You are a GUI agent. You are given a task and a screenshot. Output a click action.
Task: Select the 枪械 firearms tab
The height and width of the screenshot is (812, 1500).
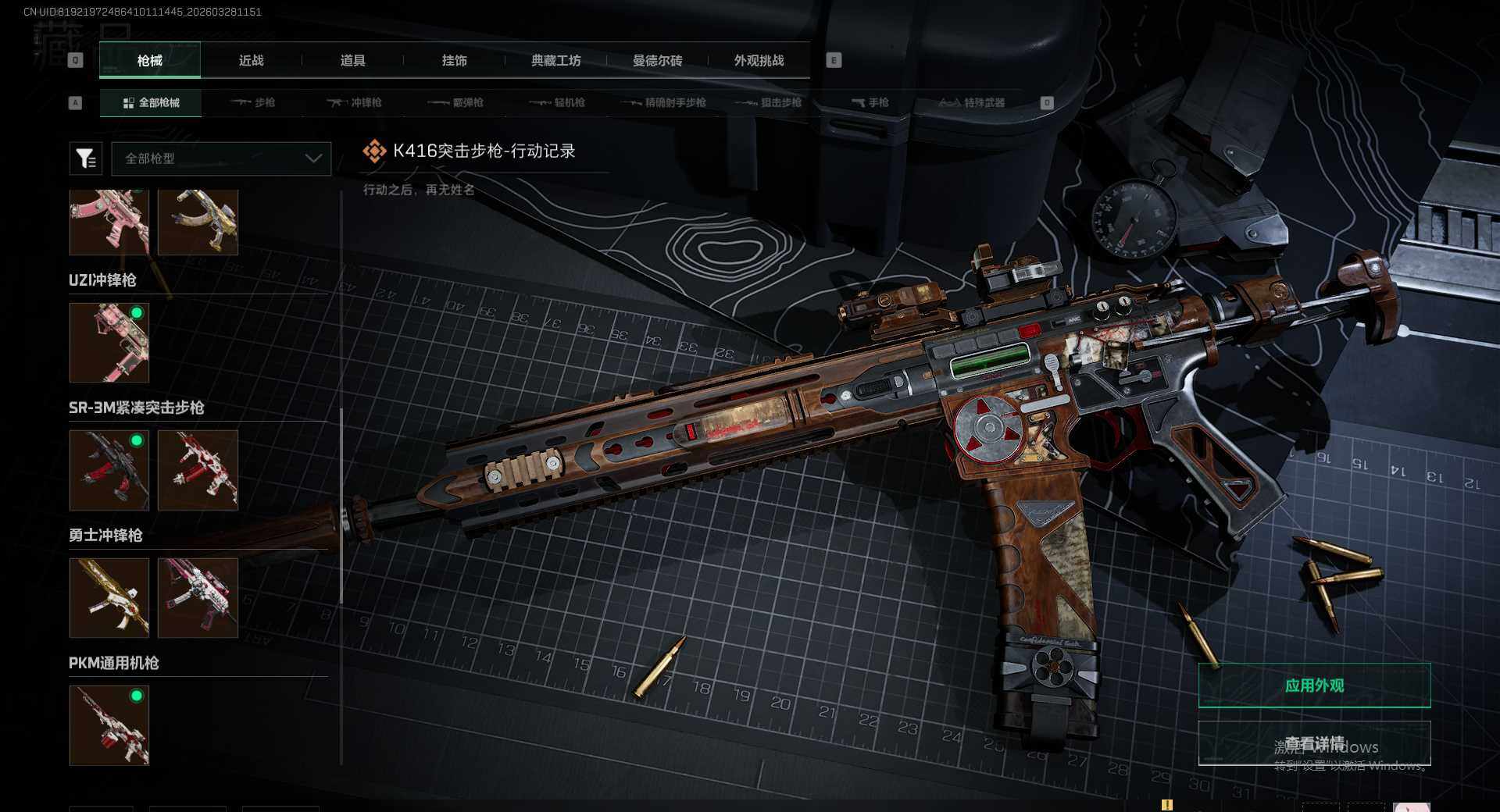(x=150, y=60)
